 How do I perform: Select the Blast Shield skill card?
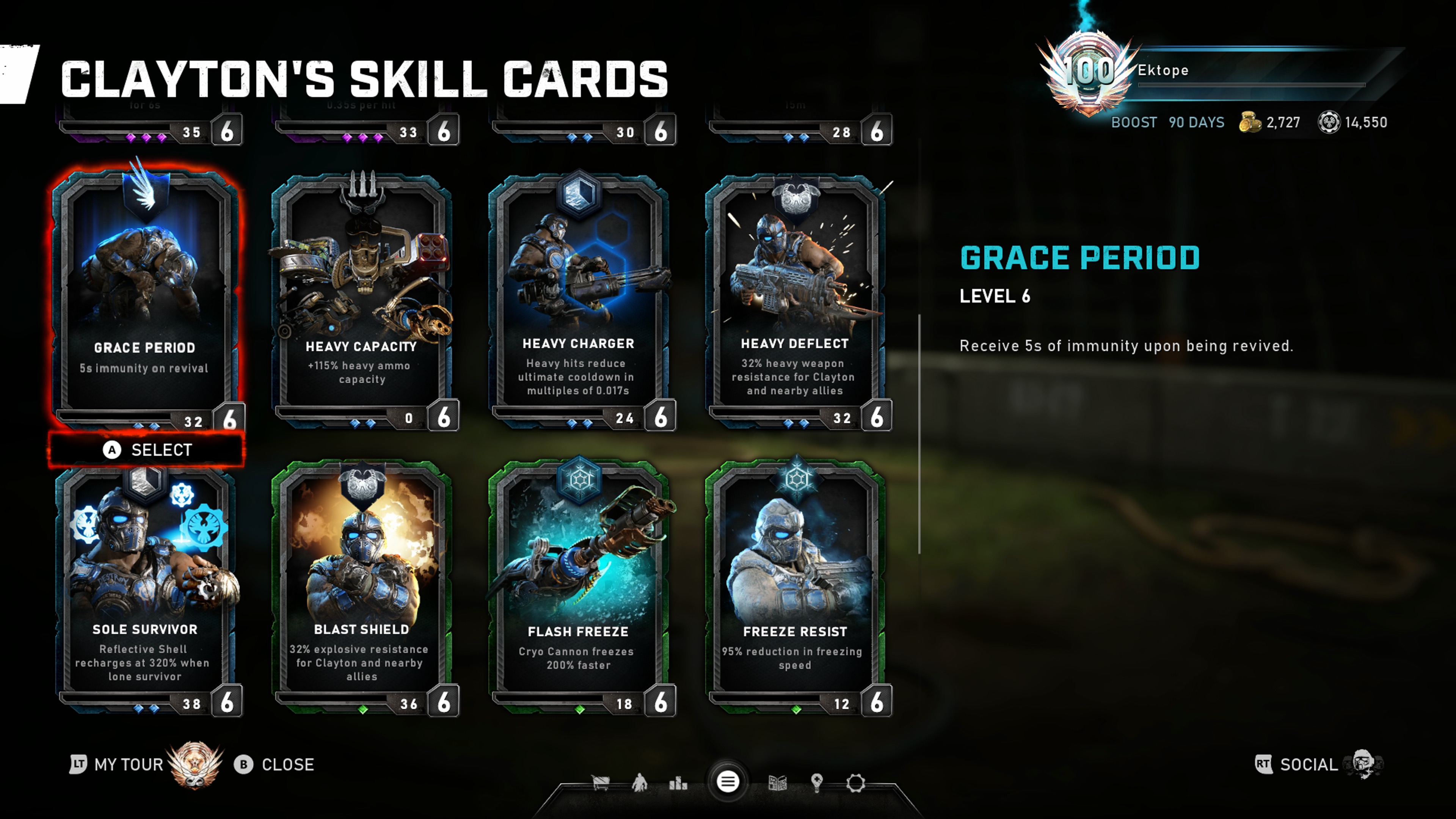[362, 588]
